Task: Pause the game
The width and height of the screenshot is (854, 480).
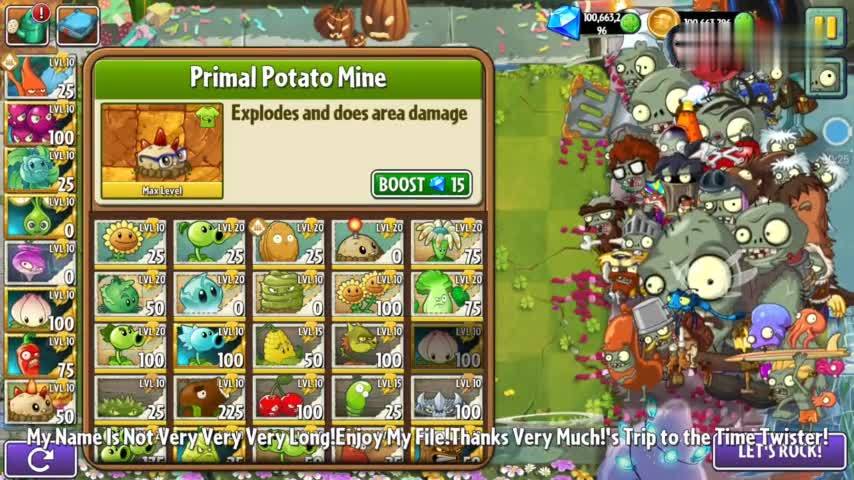Action: (826, 27)
